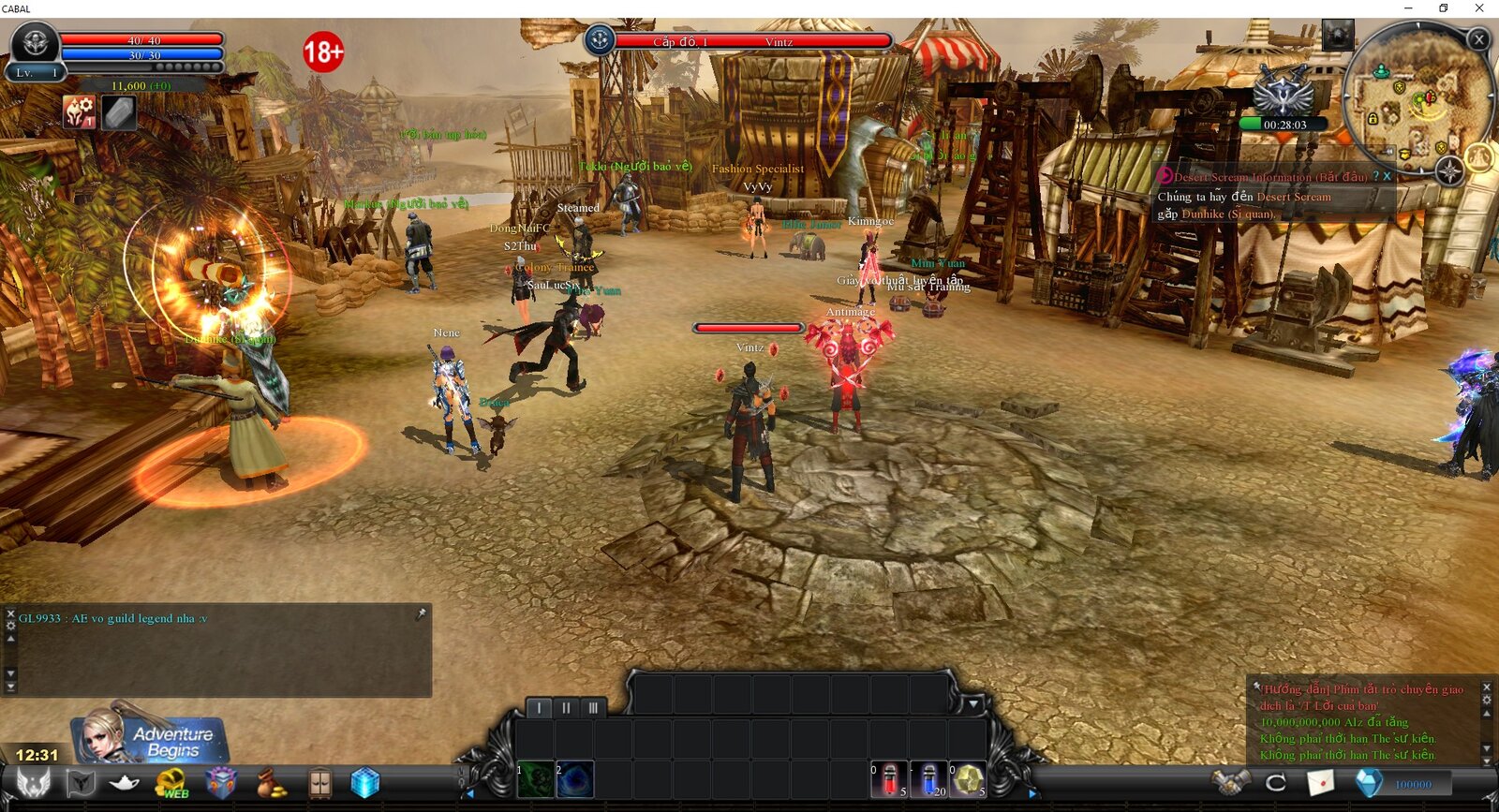Open the handshake trade icon
The image size is (1499, 812).
(1230, 782)
